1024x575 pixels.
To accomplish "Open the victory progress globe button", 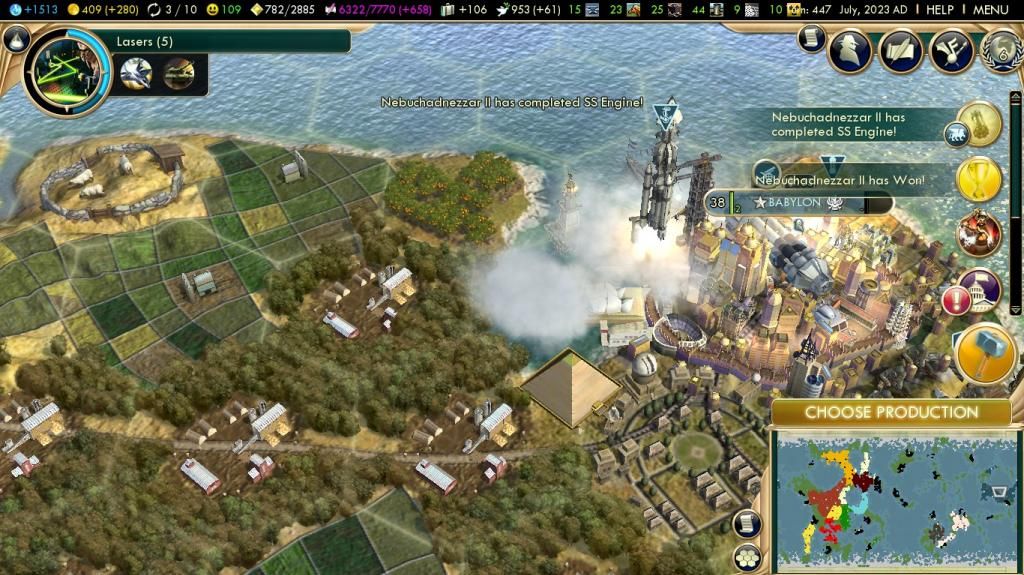I will click(1001, 50).
